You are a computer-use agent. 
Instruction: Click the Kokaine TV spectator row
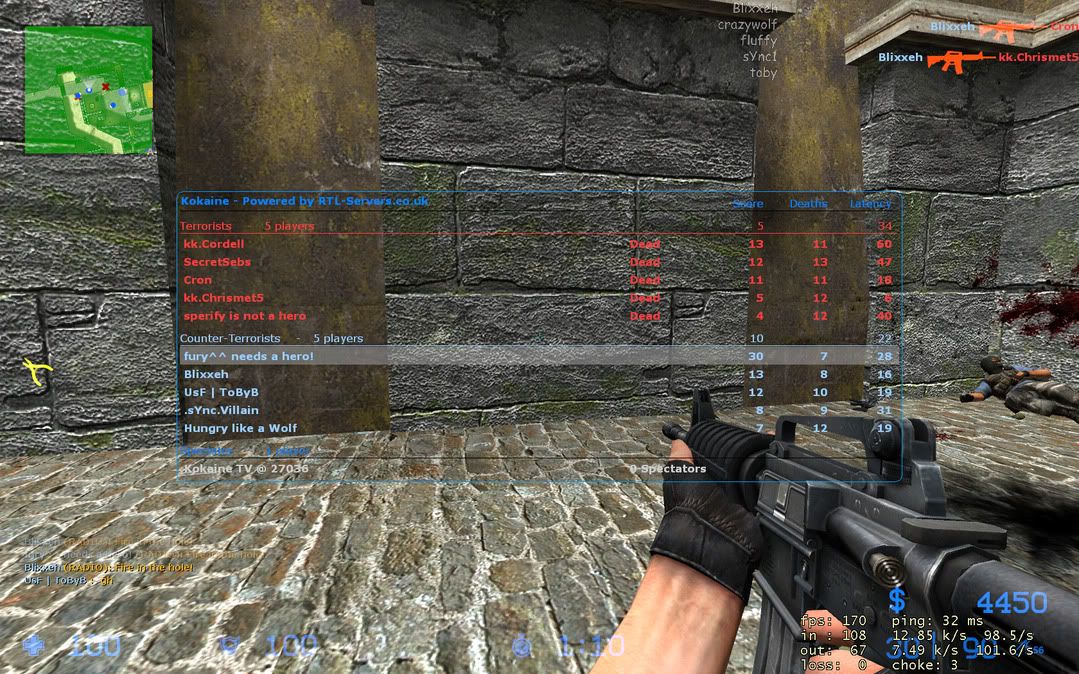[245, 468]
